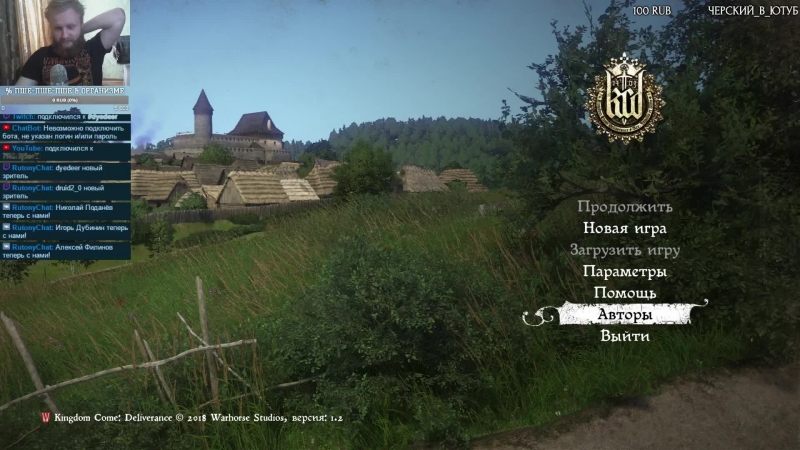The height and width of the screenshot is (450, 800).
Task: Open the highlighted Авторы credits entry
Action: (625, 315)
